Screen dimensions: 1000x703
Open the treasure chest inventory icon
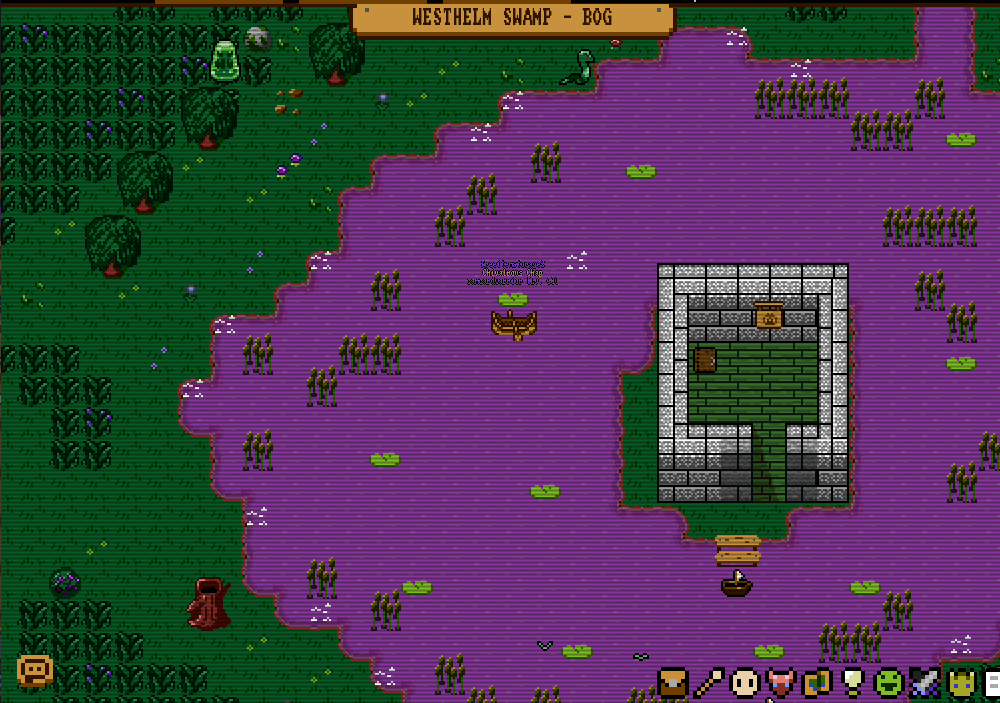tap(673, 683)
